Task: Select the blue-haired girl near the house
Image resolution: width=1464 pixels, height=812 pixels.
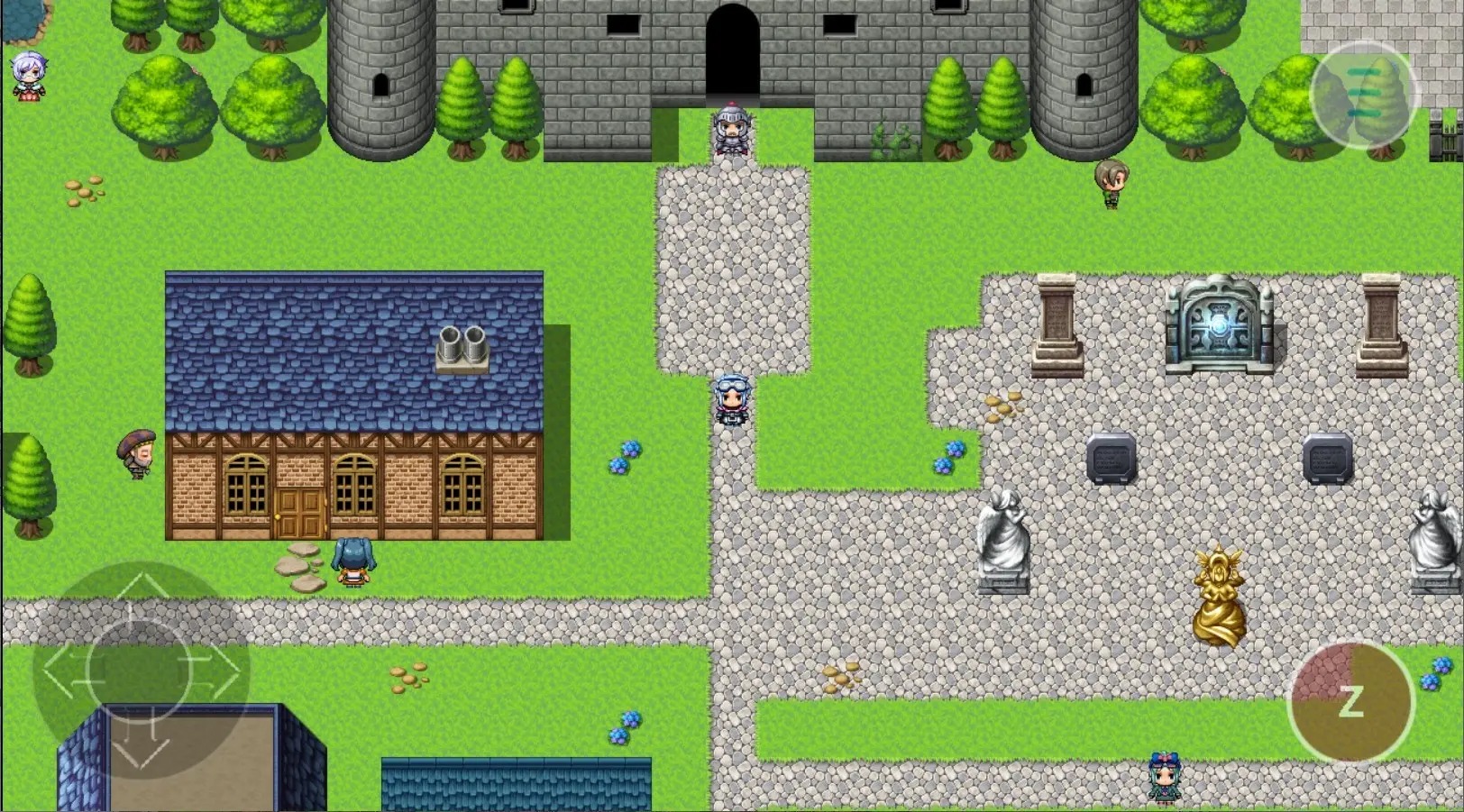Action: click(353, 561)
